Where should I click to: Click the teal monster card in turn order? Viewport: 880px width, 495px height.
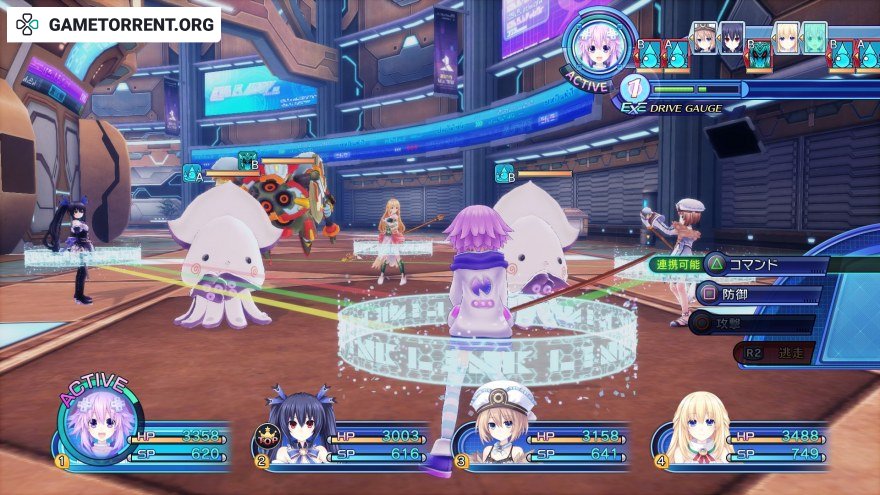[x=759, y=55]
